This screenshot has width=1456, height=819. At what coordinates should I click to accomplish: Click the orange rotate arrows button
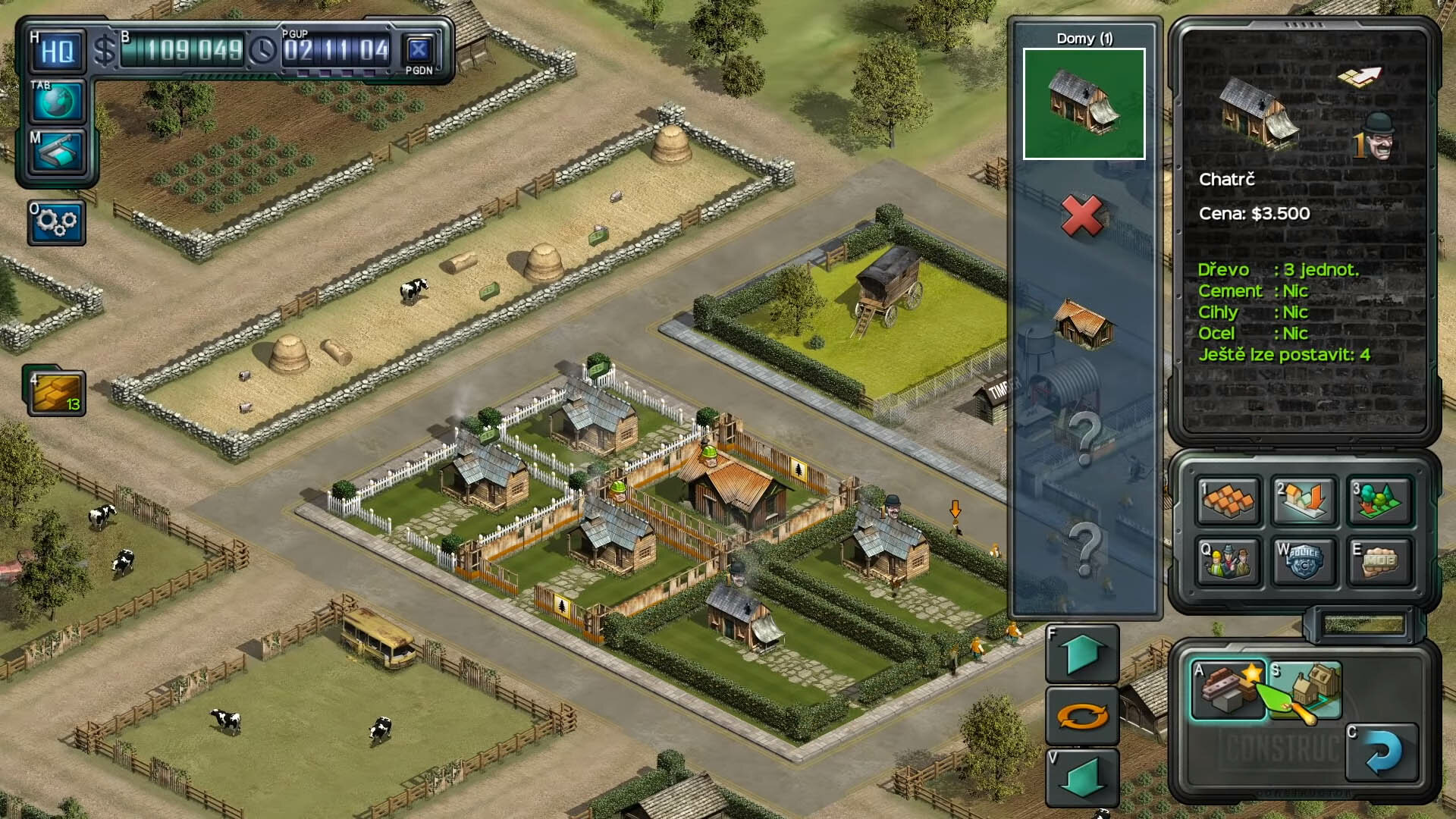pos(1082,716)
